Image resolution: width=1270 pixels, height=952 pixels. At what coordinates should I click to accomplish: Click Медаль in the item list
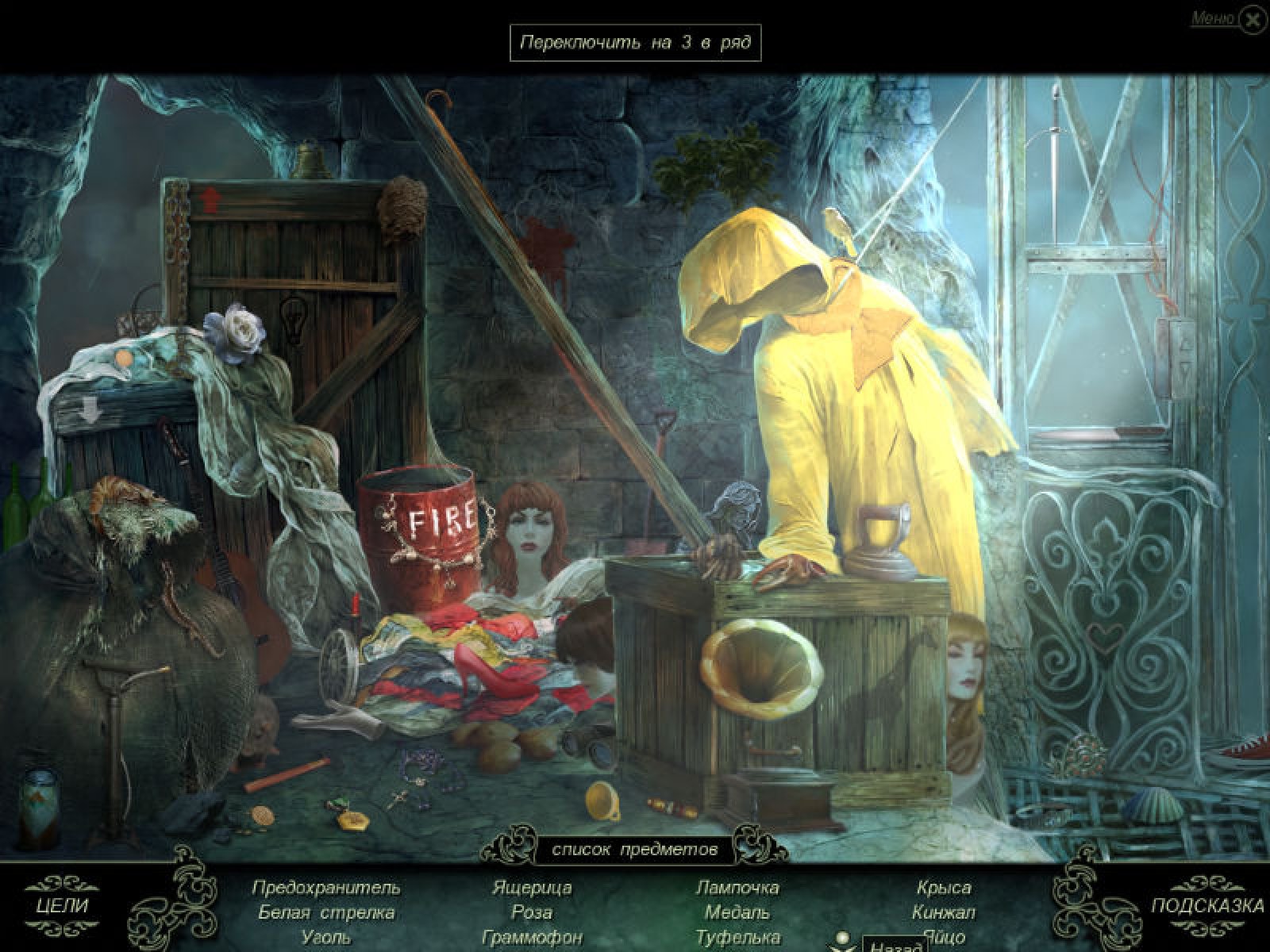click(x=737, y=912)
